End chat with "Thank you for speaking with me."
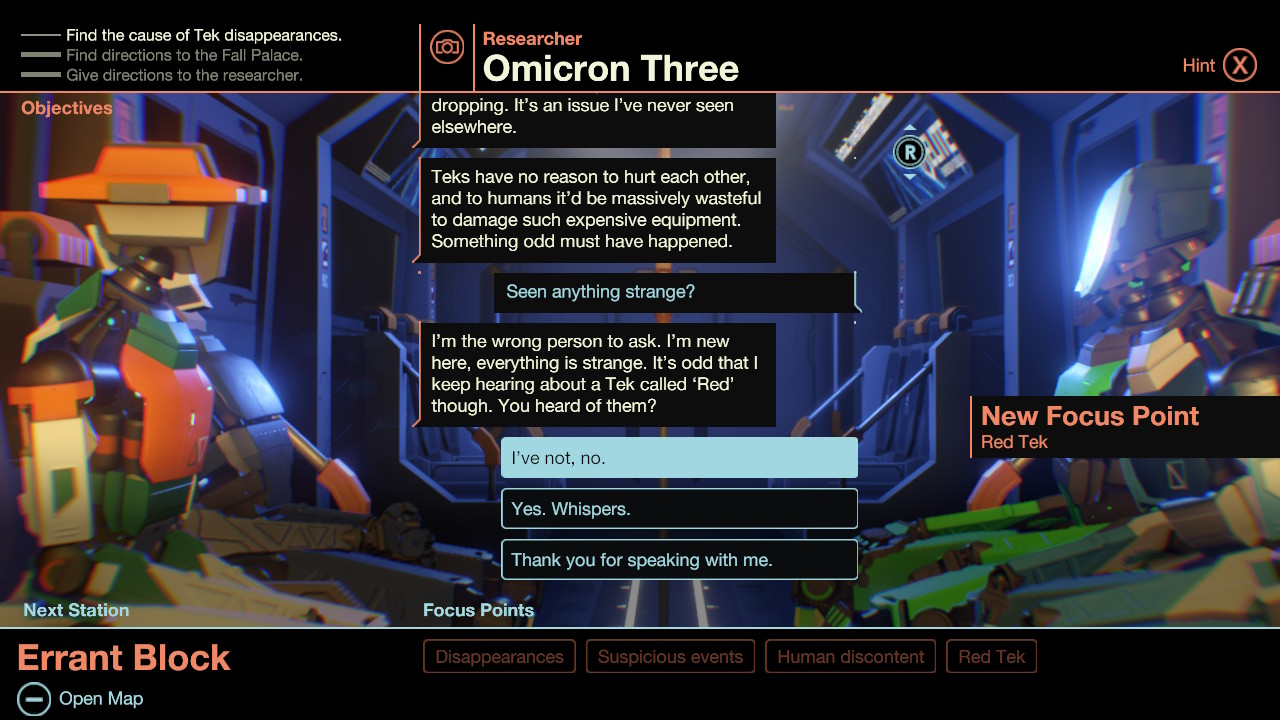1280x720 pixels. coord(679,559)
